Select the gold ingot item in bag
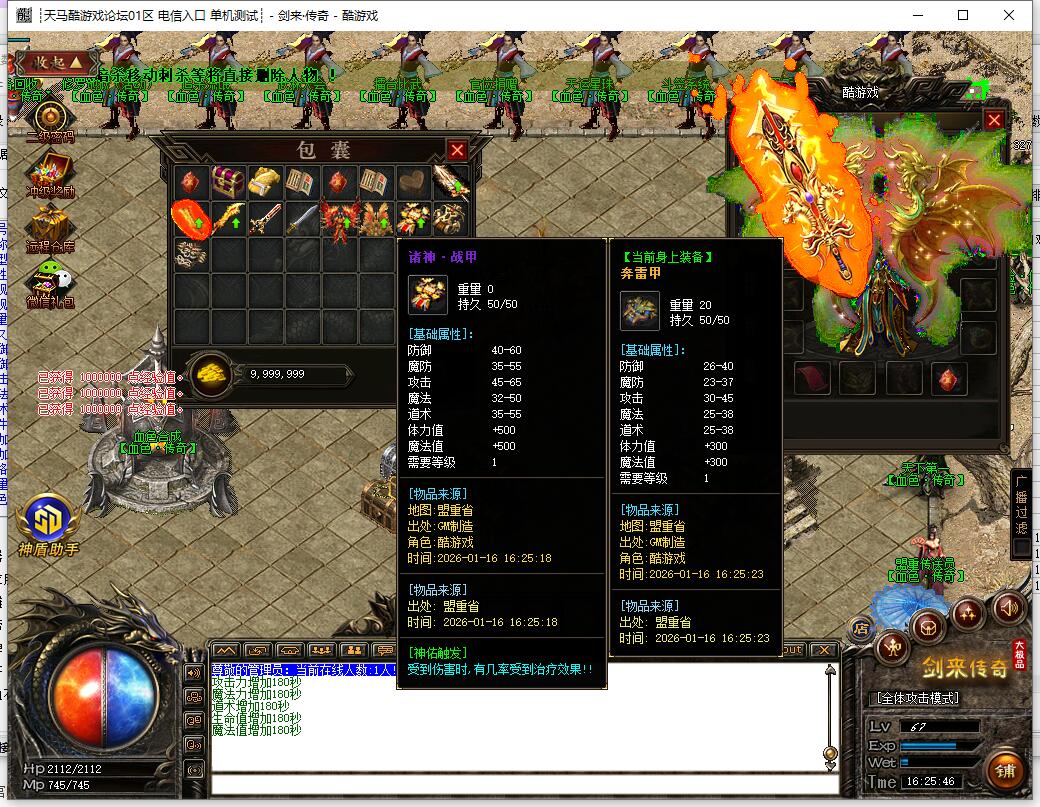Image resolution: width=1040 pixels, height=807 pixels. (x=263, y=182)
